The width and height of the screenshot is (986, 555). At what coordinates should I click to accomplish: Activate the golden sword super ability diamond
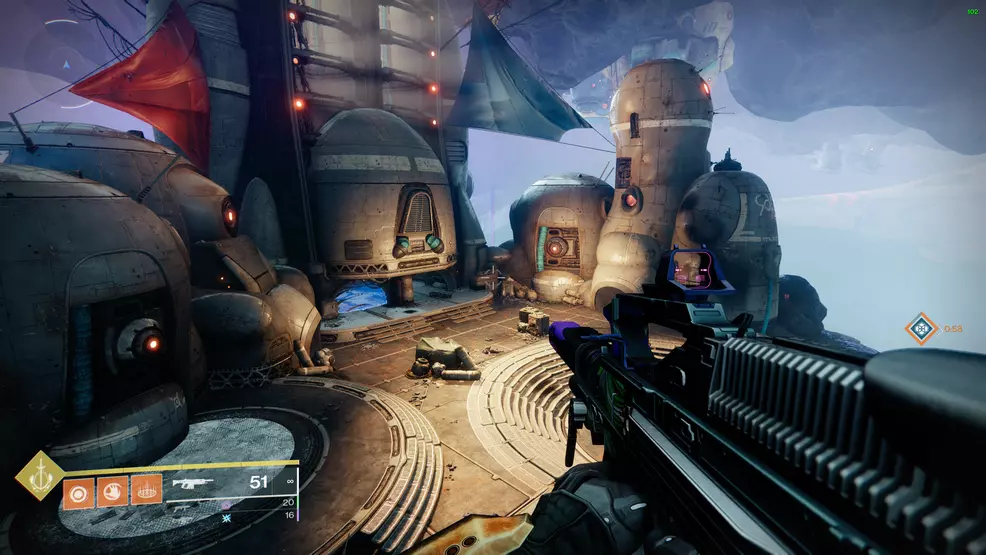[39, 476]
